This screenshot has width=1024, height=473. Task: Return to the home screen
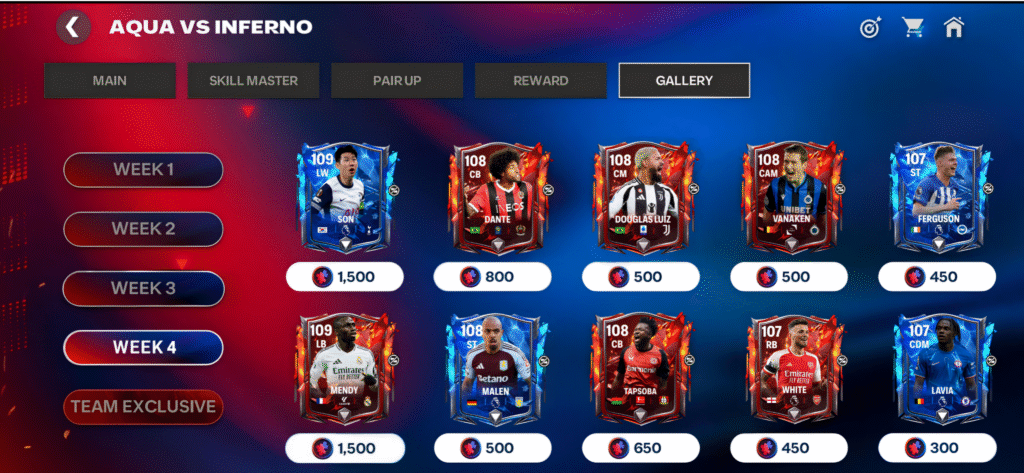(953, 28)
